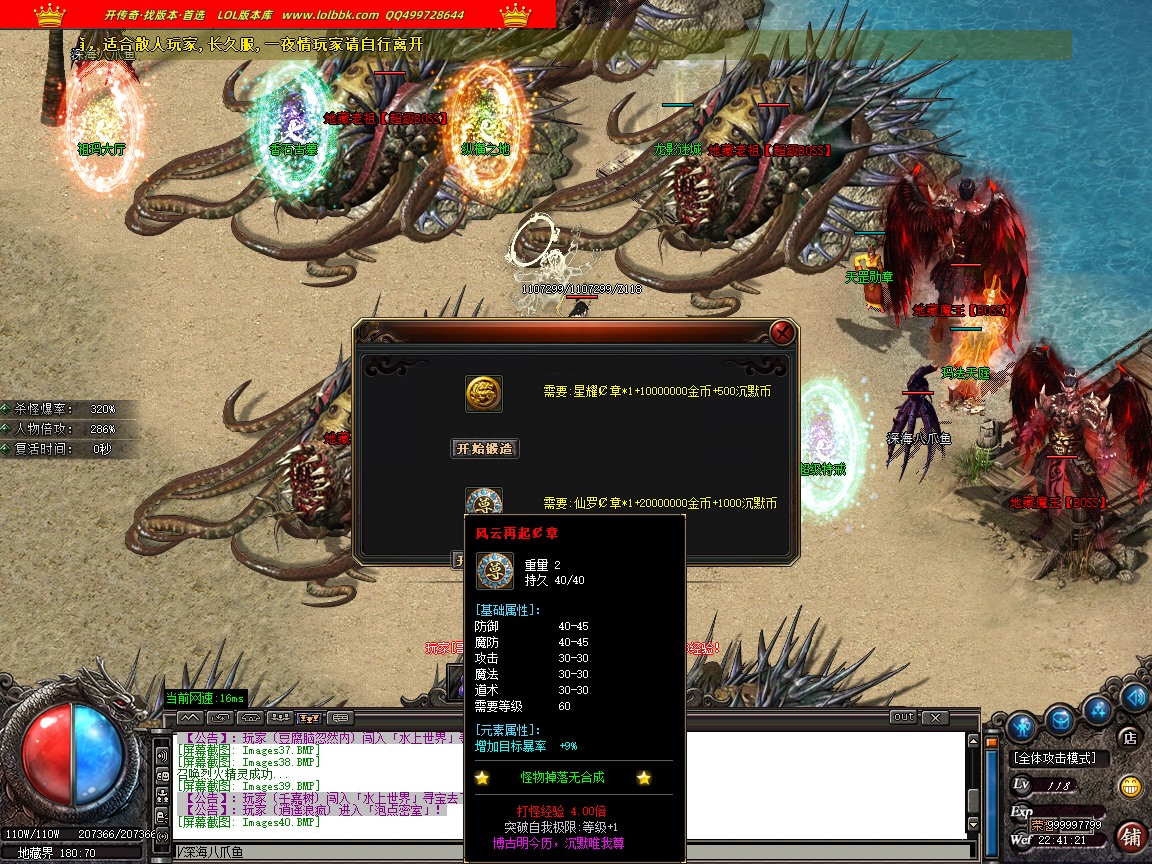
Task: Open the character panel icon
Action: (x=1020, y=724)
